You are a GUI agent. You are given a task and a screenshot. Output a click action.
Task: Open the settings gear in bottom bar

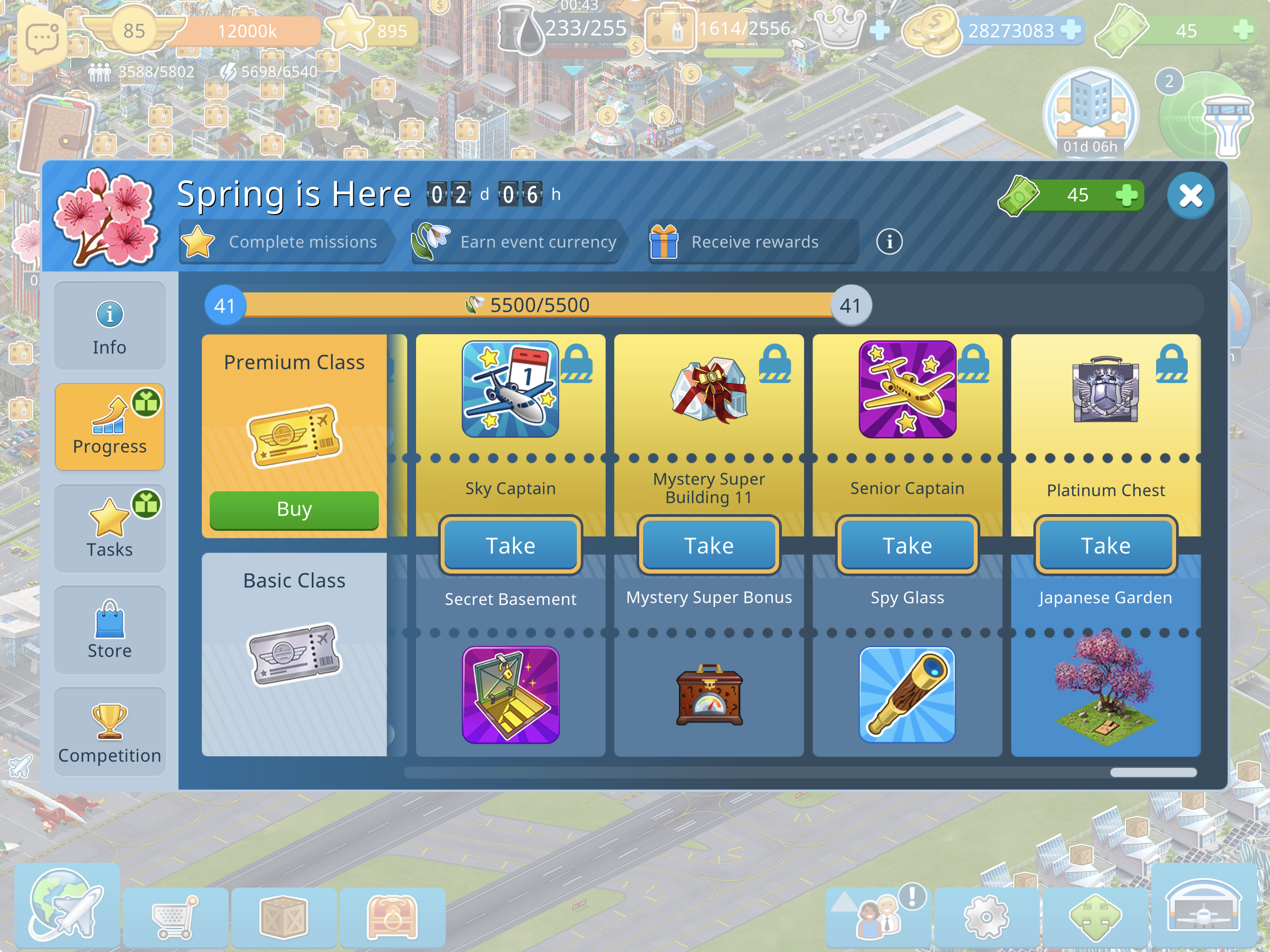pos(986,916)
